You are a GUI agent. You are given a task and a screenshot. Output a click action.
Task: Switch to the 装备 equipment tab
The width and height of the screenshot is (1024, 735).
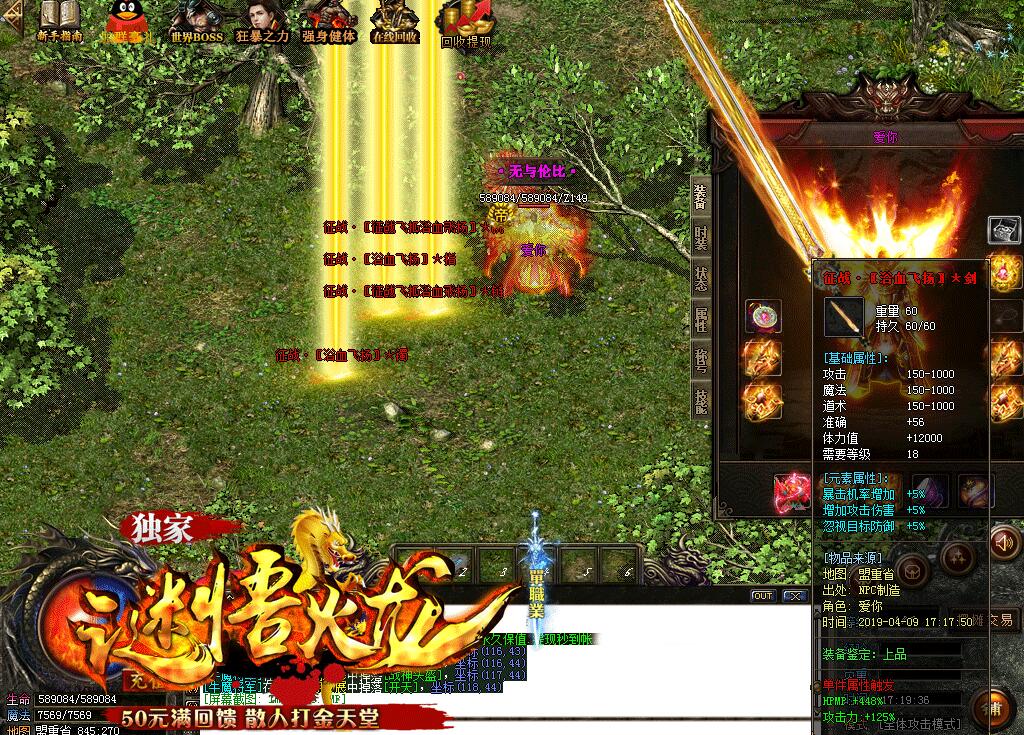(700, 197)
